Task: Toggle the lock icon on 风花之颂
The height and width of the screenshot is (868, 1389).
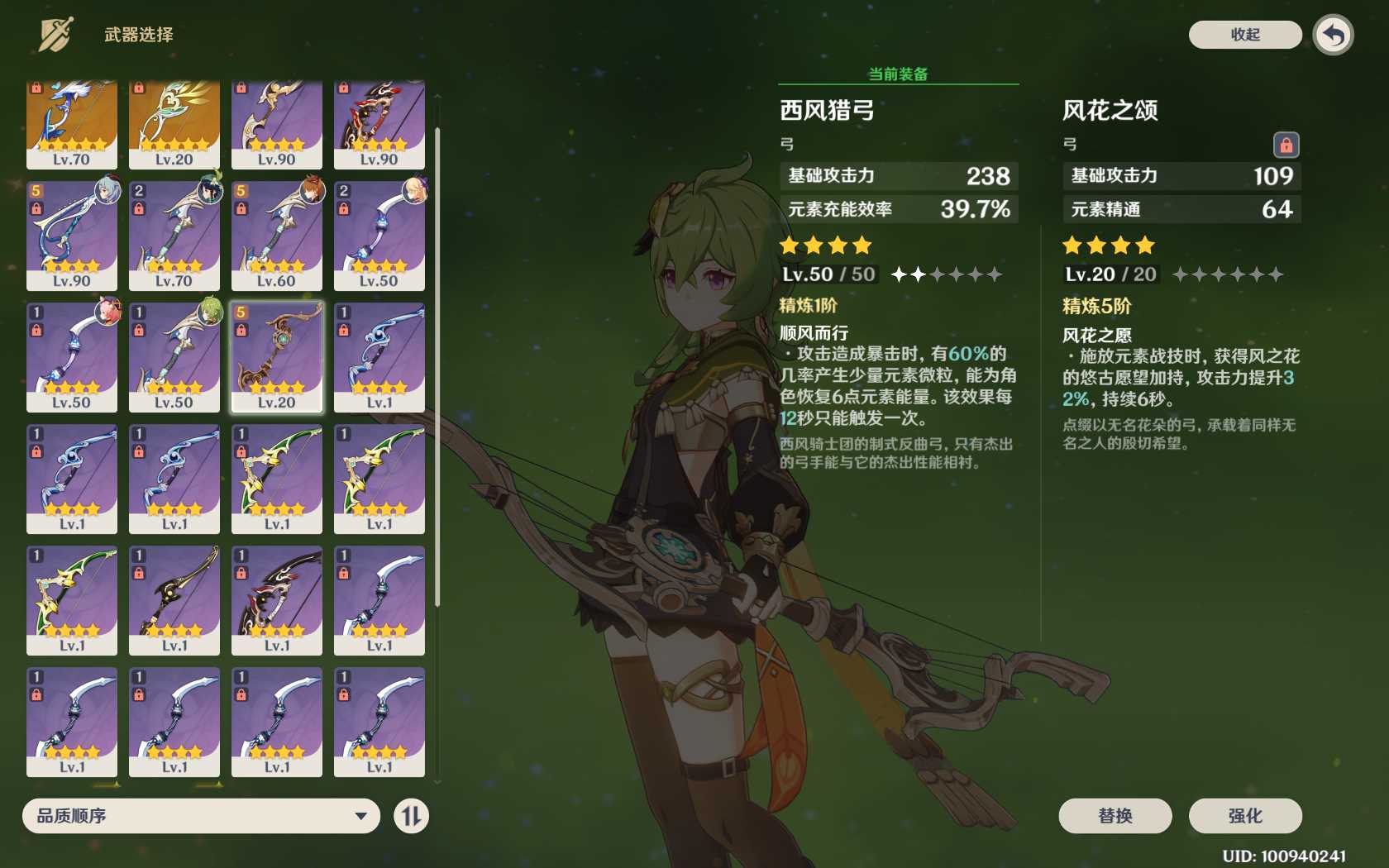Action: tap(1286, 145)
